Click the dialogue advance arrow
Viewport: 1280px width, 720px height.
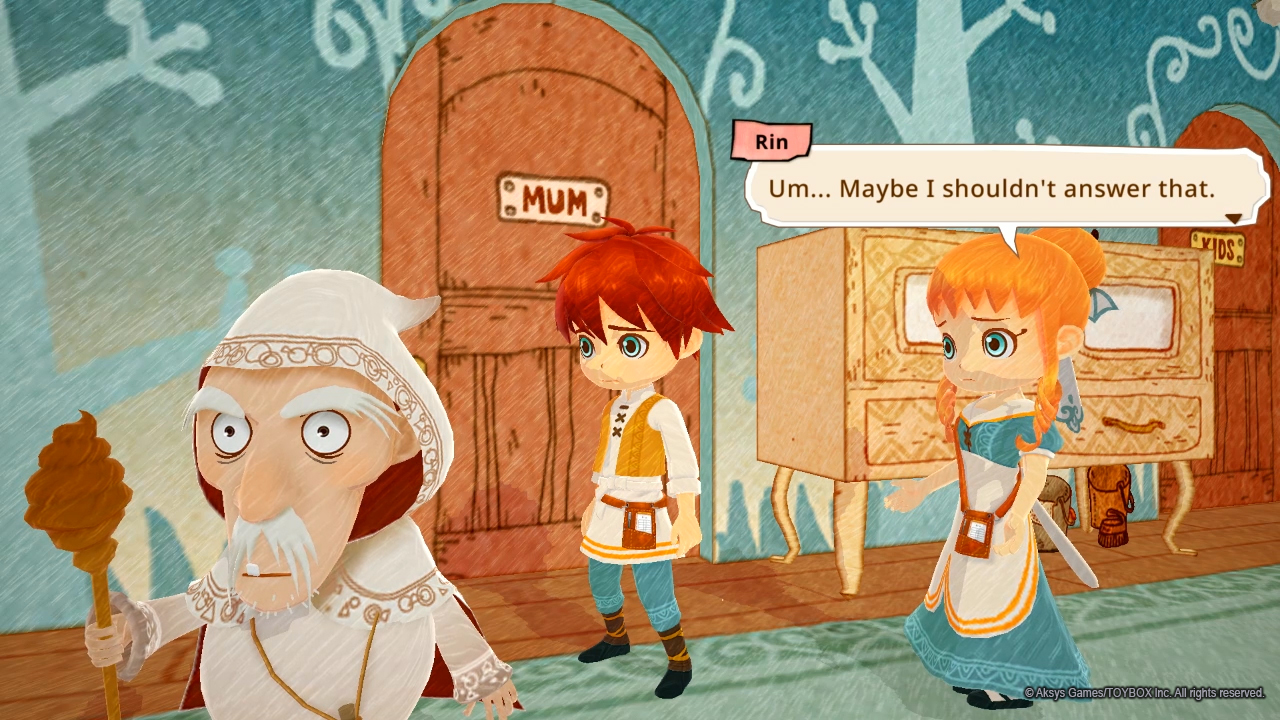[x=1233, y=217]
